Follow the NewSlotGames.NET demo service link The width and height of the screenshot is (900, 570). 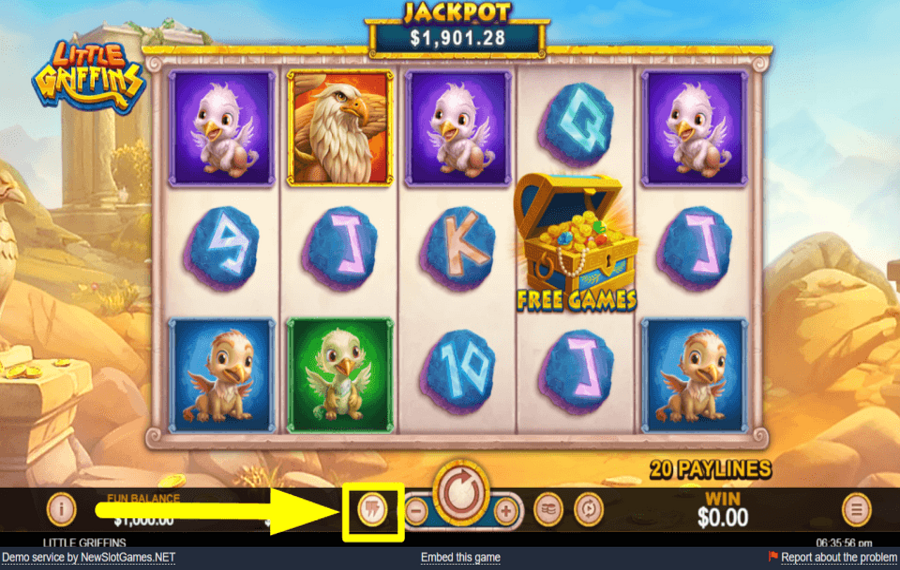[88, 557]
